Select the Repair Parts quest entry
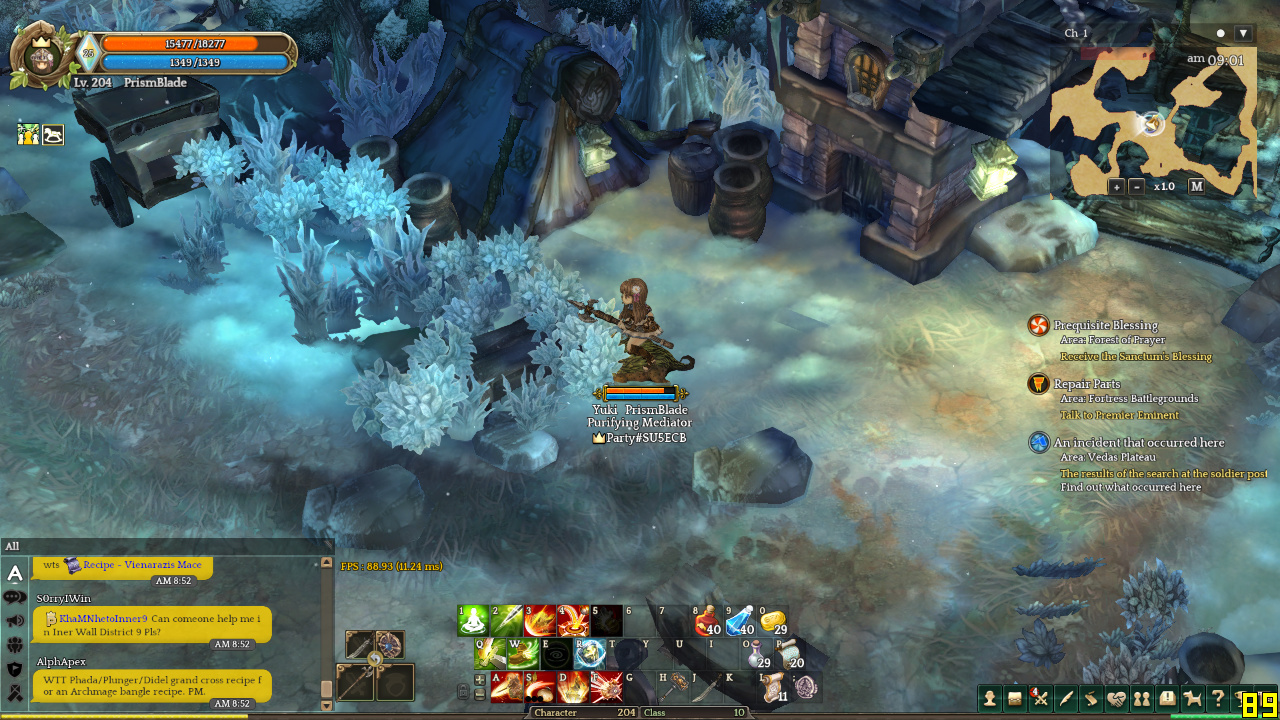Image resolution: width=1280 pixels, height=720 pixels. point(1087,384)
